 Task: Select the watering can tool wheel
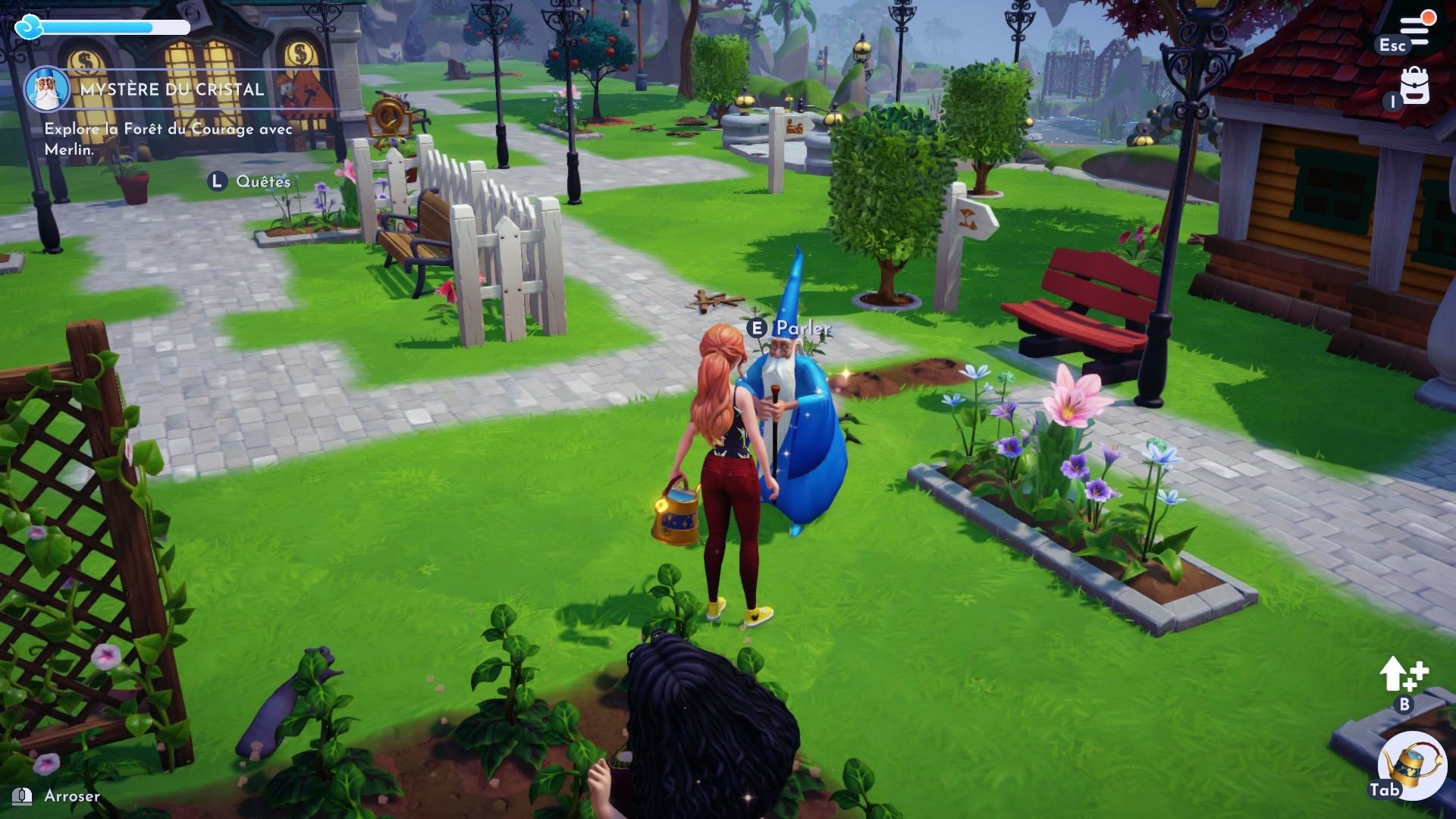pyautogui.click(x=1411, y=764)
